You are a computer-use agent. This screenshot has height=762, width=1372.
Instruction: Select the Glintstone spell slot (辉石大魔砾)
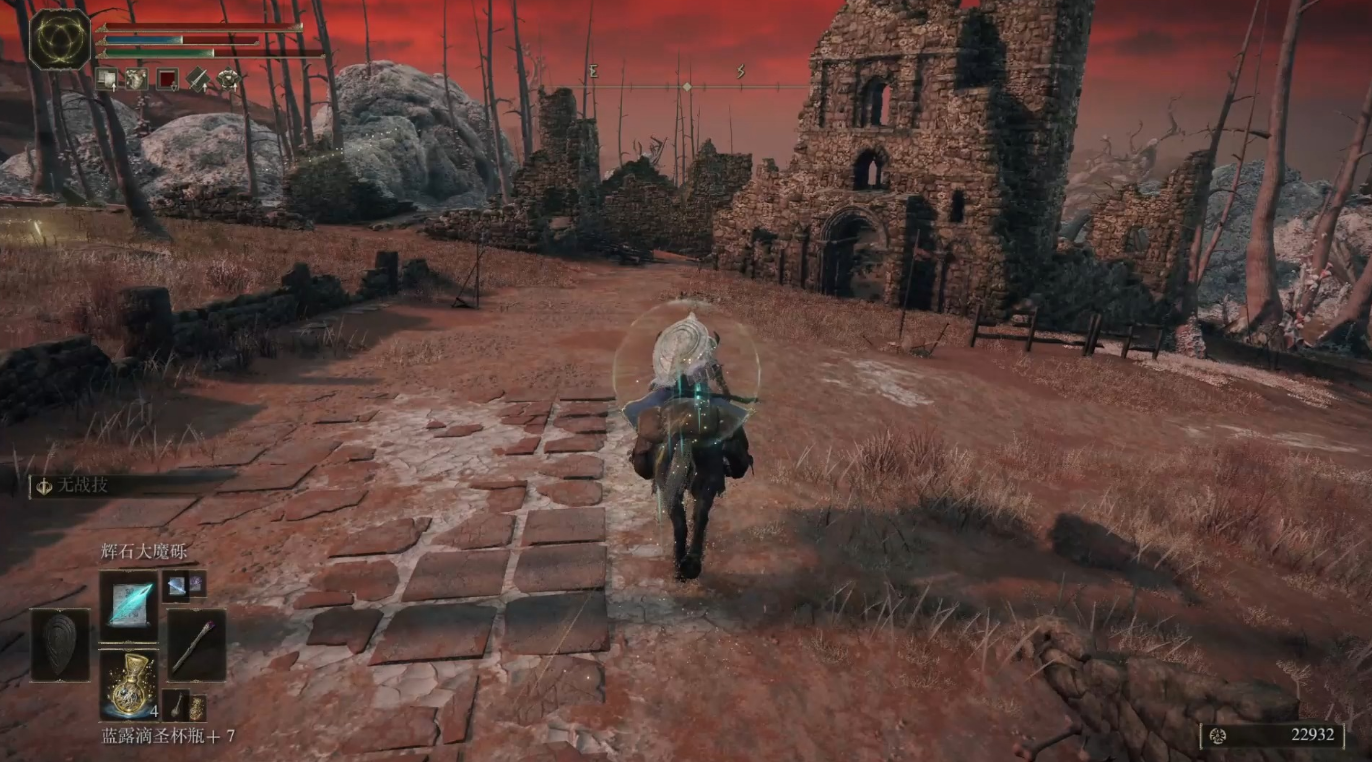129,606
